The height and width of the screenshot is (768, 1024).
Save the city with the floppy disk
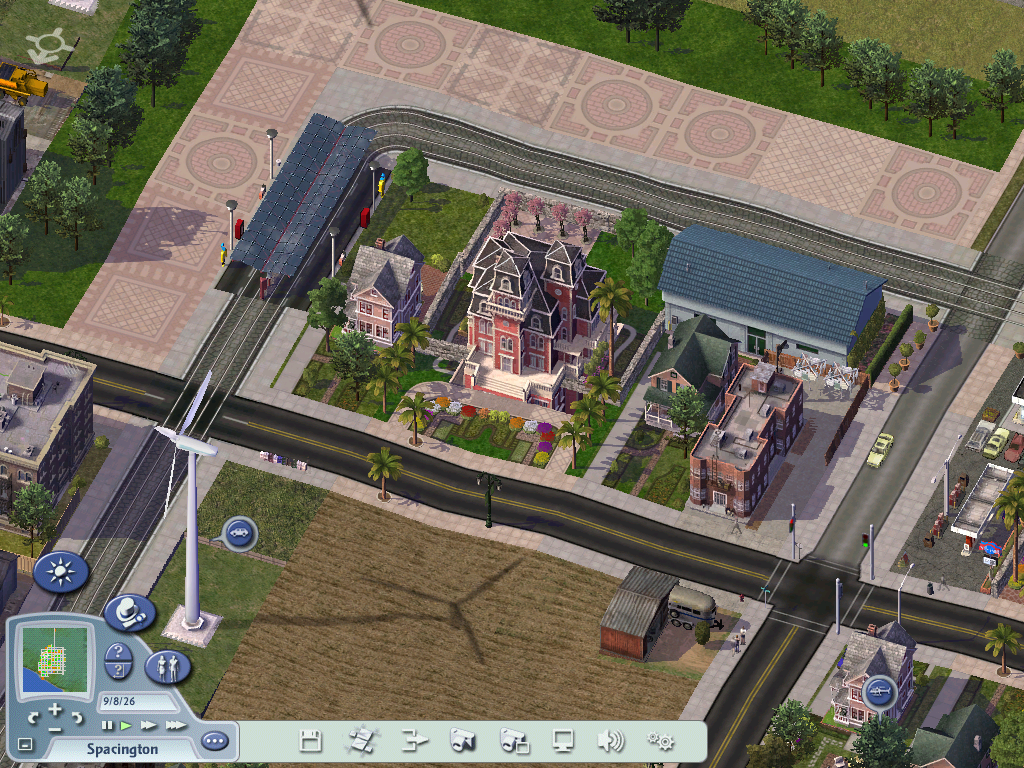(x=311, y=741)
